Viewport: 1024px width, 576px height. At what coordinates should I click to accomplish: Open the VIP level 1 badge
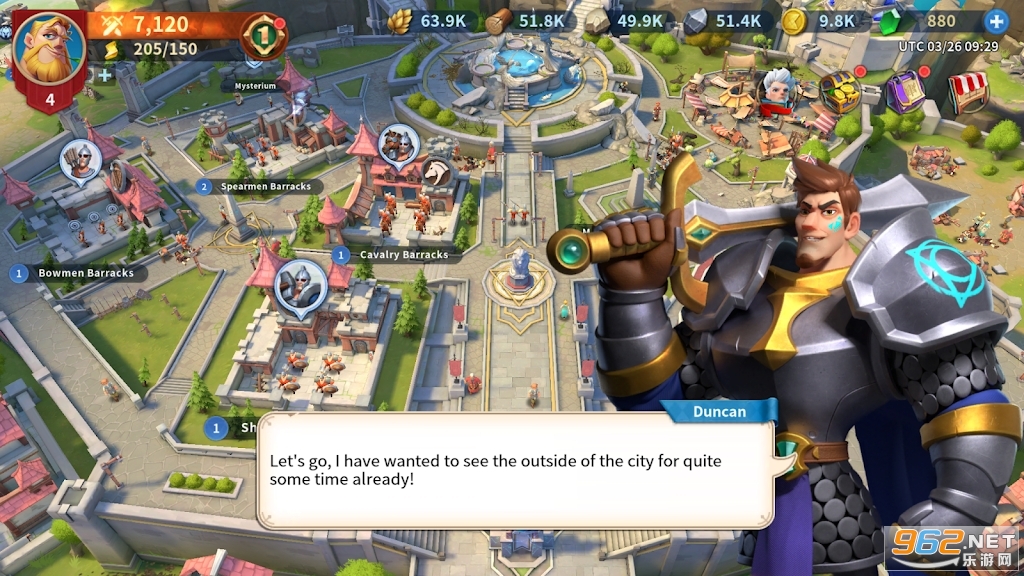point(264,35)
